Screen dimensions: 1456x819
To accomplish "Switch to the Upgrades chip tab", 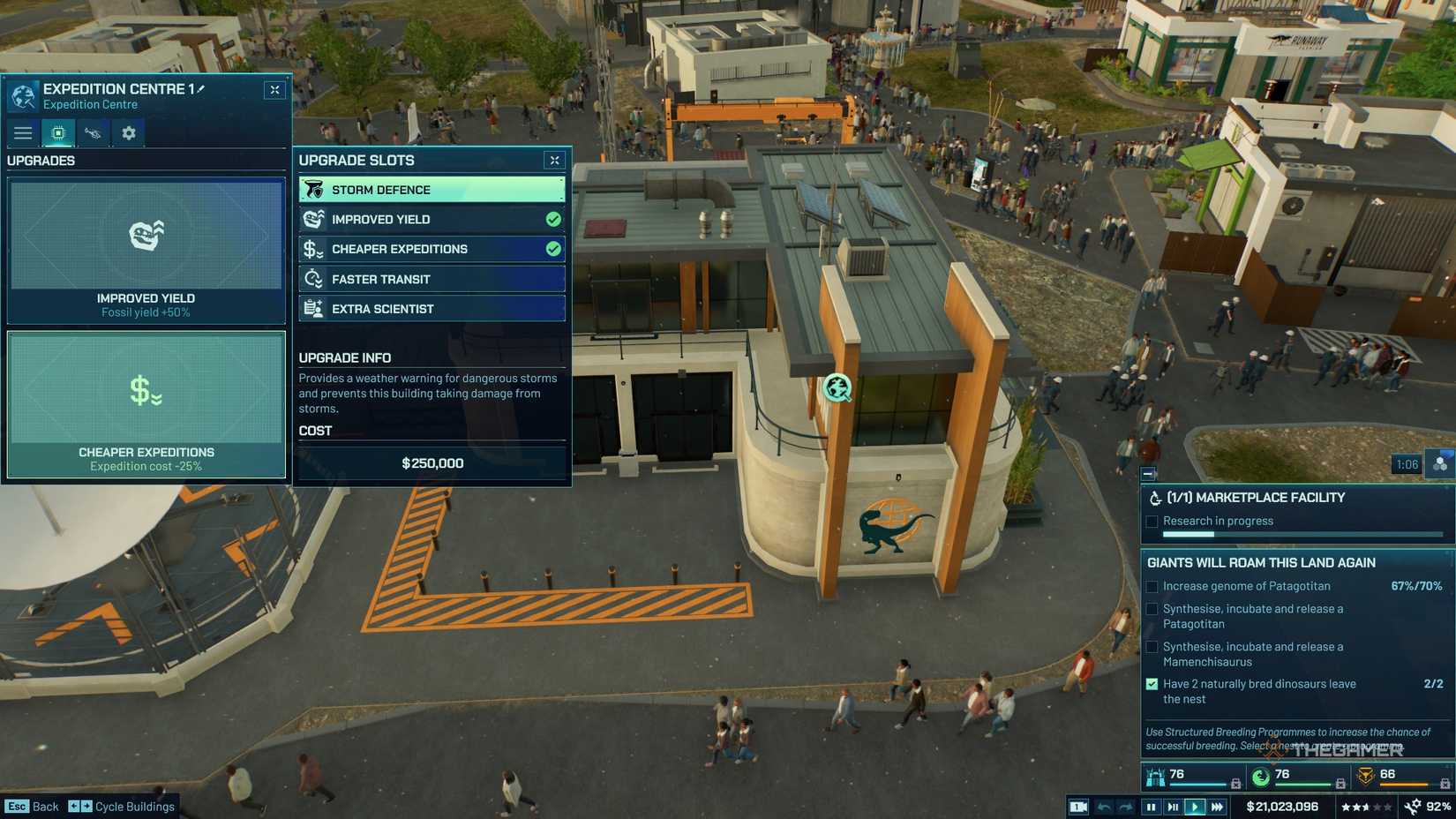I will [x=58, y=132].
